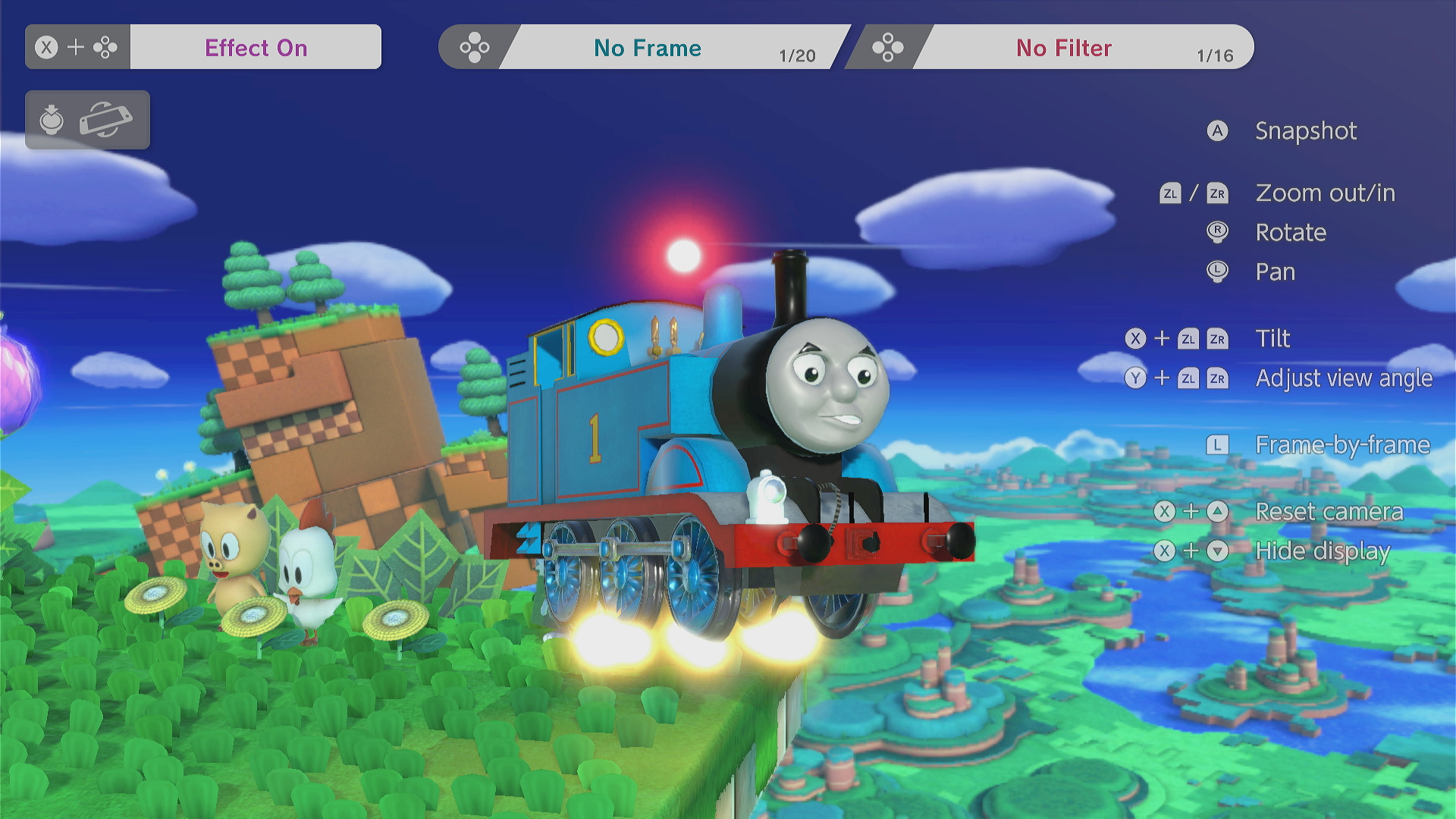Screen dimensions: 1456x819
Task: Select the L button Frame-by-frame icon
Action: [1219, 444]
